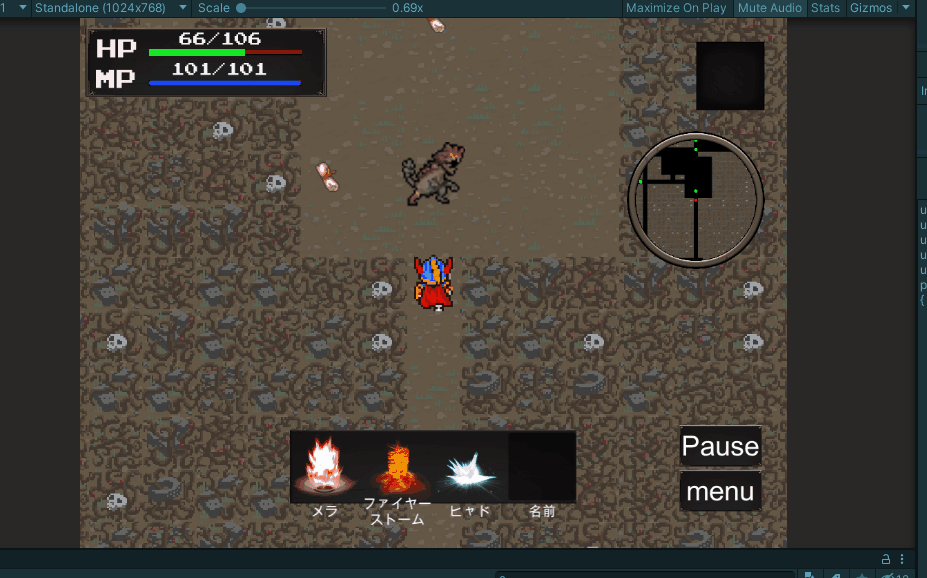Activate the ファイヤーストーム spell icon
This screenshot has height=578, width=927.
(397, 467)
